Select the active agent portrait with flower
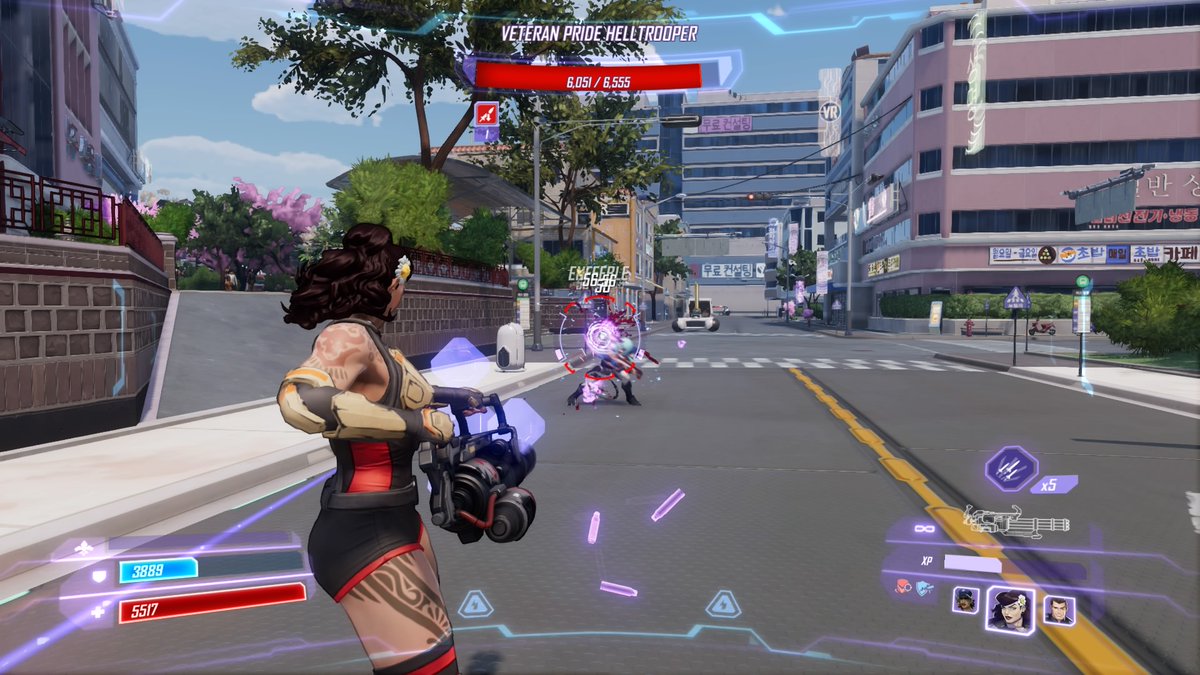 pyautogui.click(x=1010, y=608)
